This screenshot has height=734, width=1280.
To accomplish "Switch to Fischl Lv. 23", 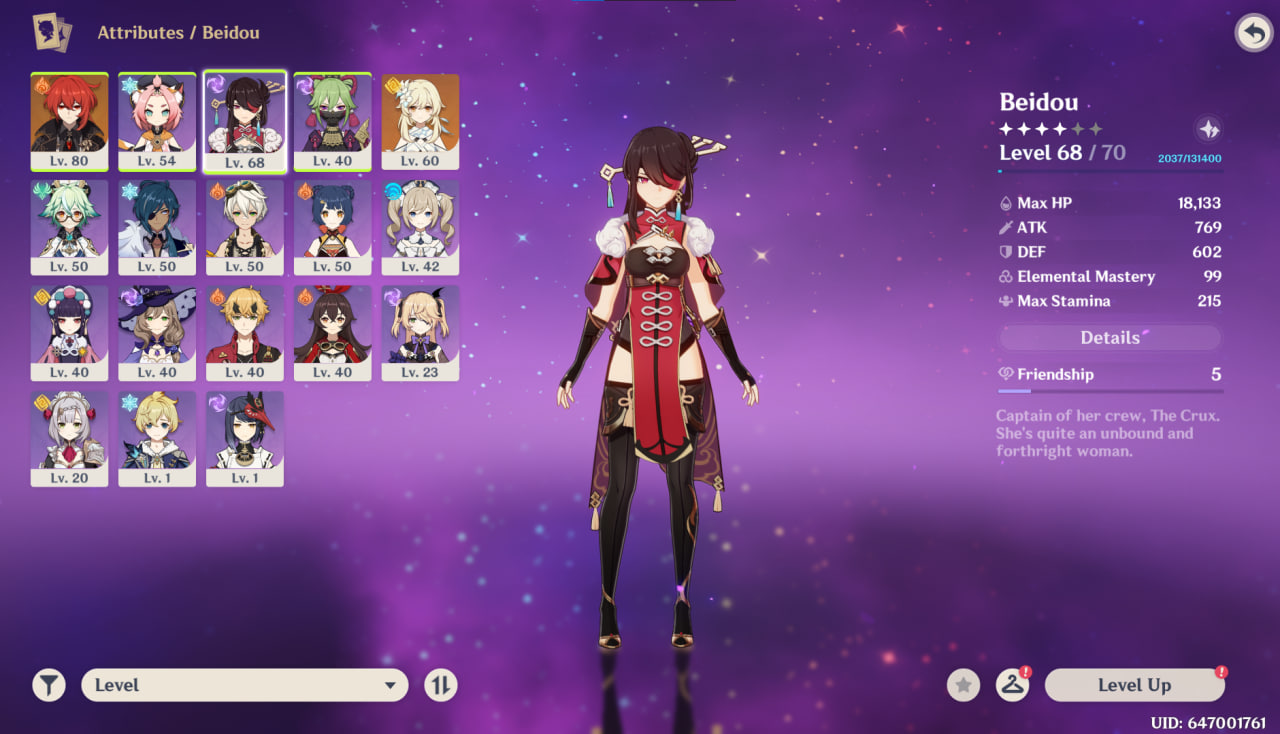I will (420, 333).
